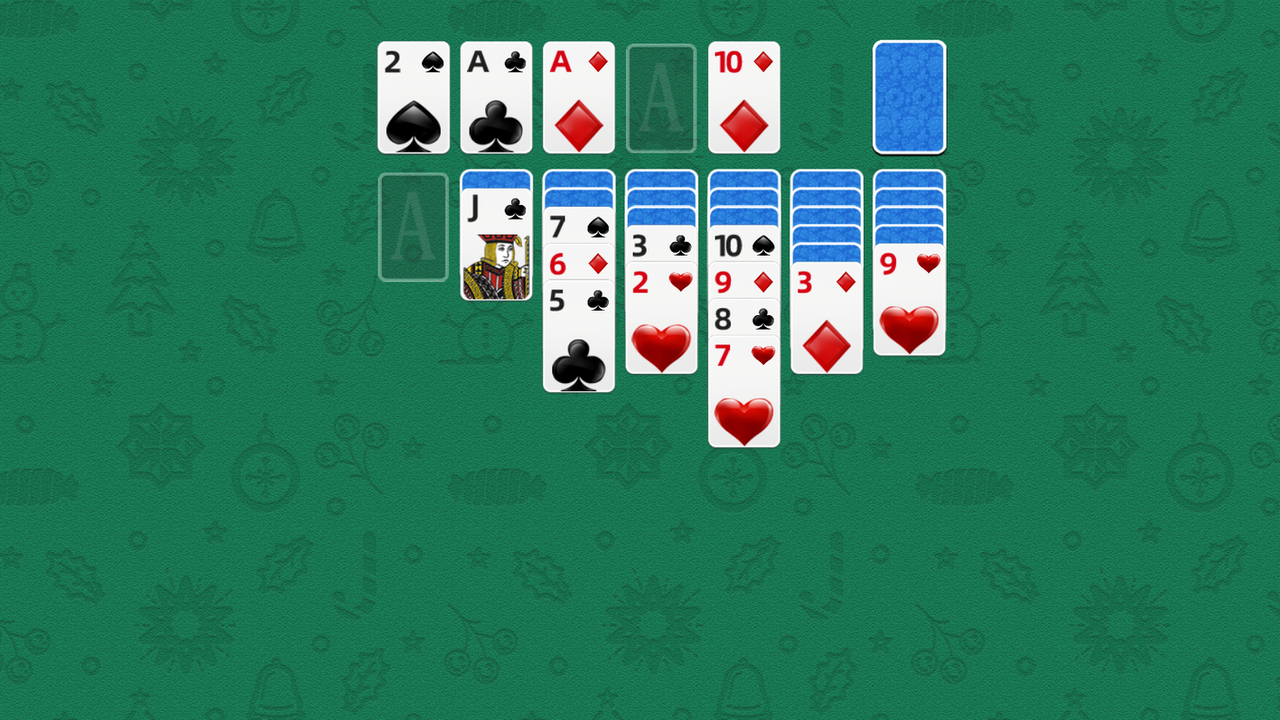Select the 10 of Clubs card
This screenshot has height=720, width=1280.
point(744,245)
